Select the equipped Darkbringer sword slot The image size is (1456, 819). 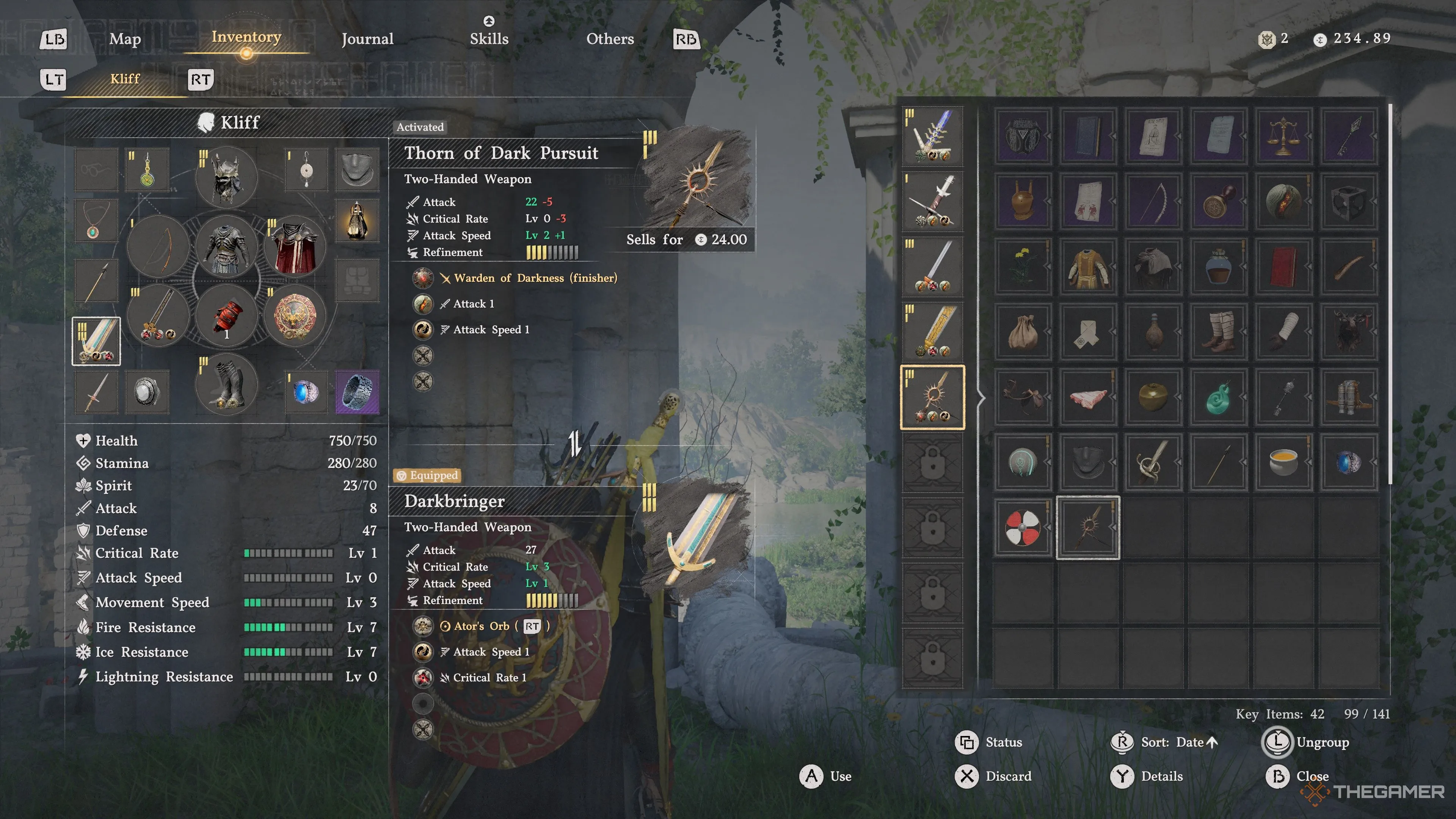point(96,341)
